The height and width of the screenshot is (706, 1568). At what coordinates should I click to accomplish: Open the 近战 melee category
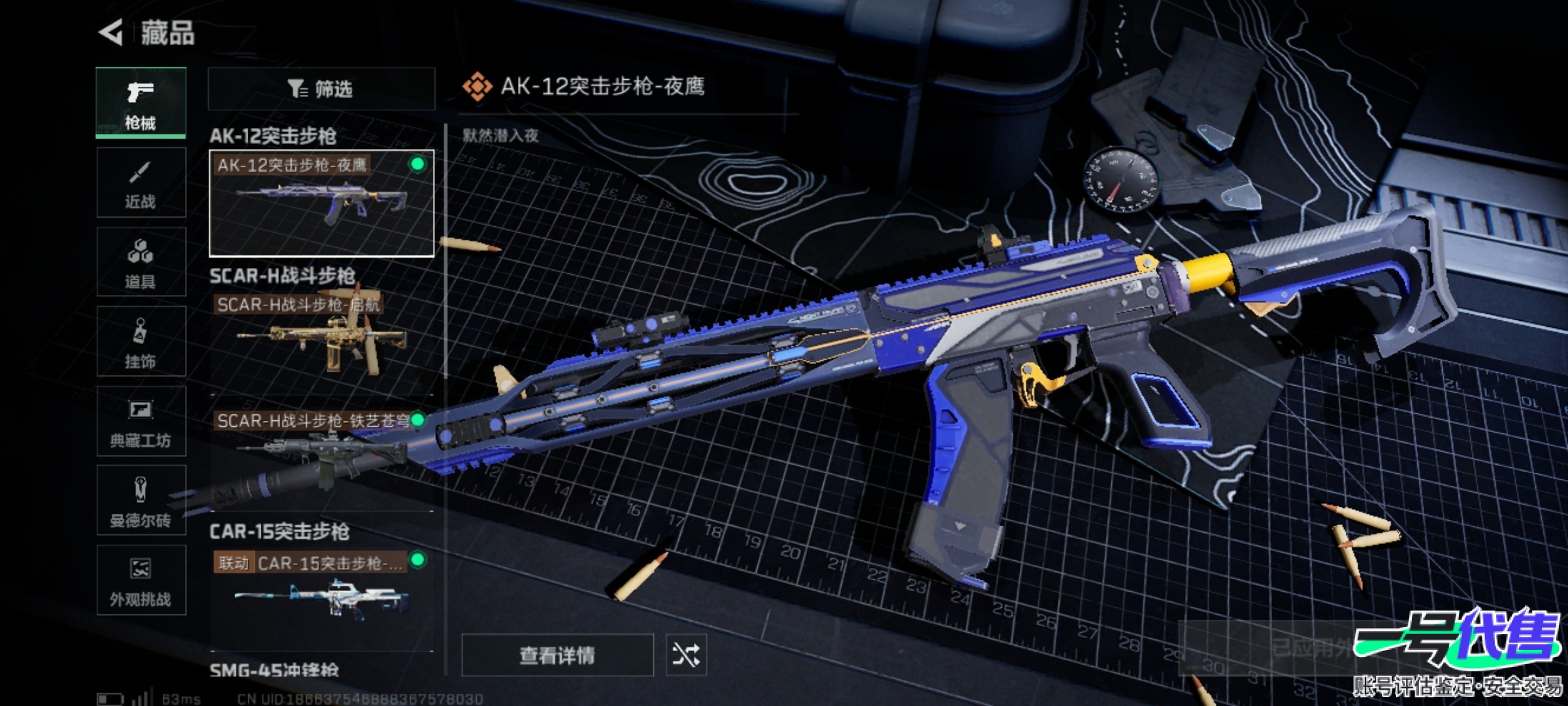141,182
